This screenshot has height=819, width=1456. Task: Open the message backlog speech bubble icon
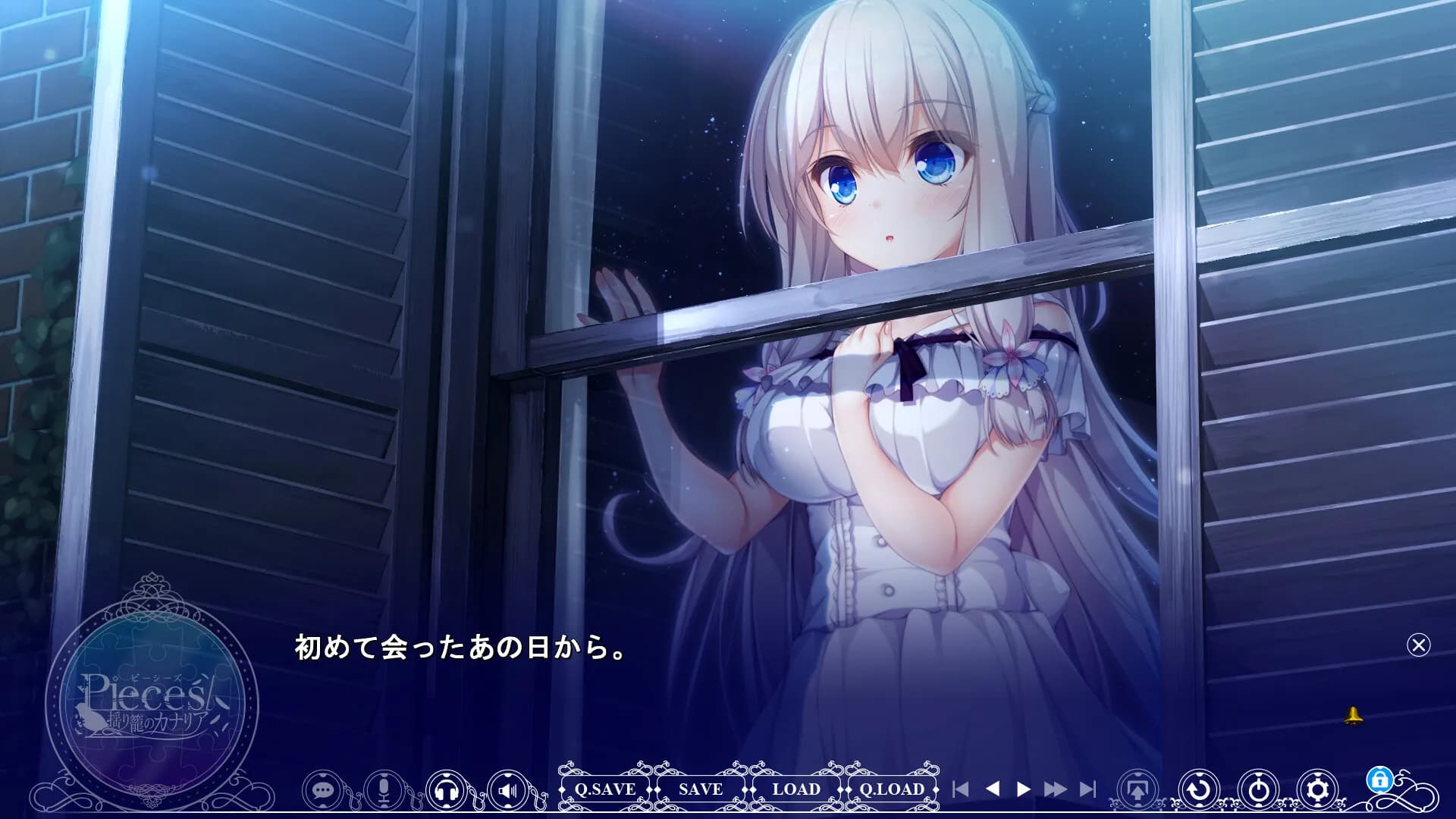322,789
